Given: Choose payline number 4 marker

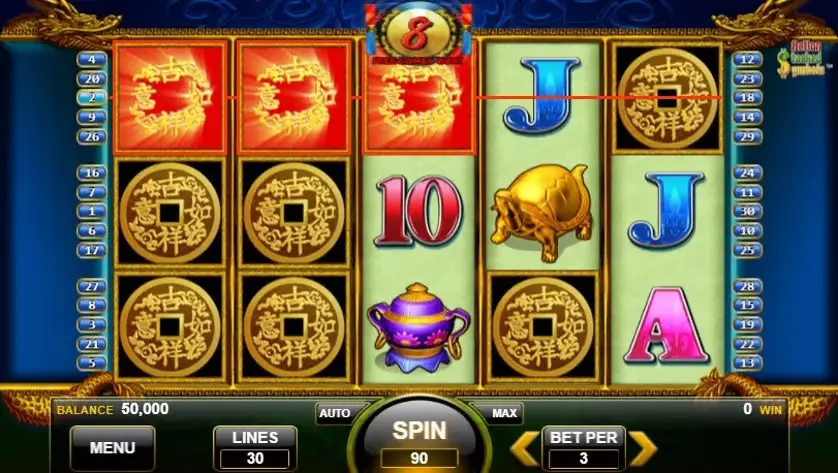Looking at the screenshot, I should [x=92, y=60].
